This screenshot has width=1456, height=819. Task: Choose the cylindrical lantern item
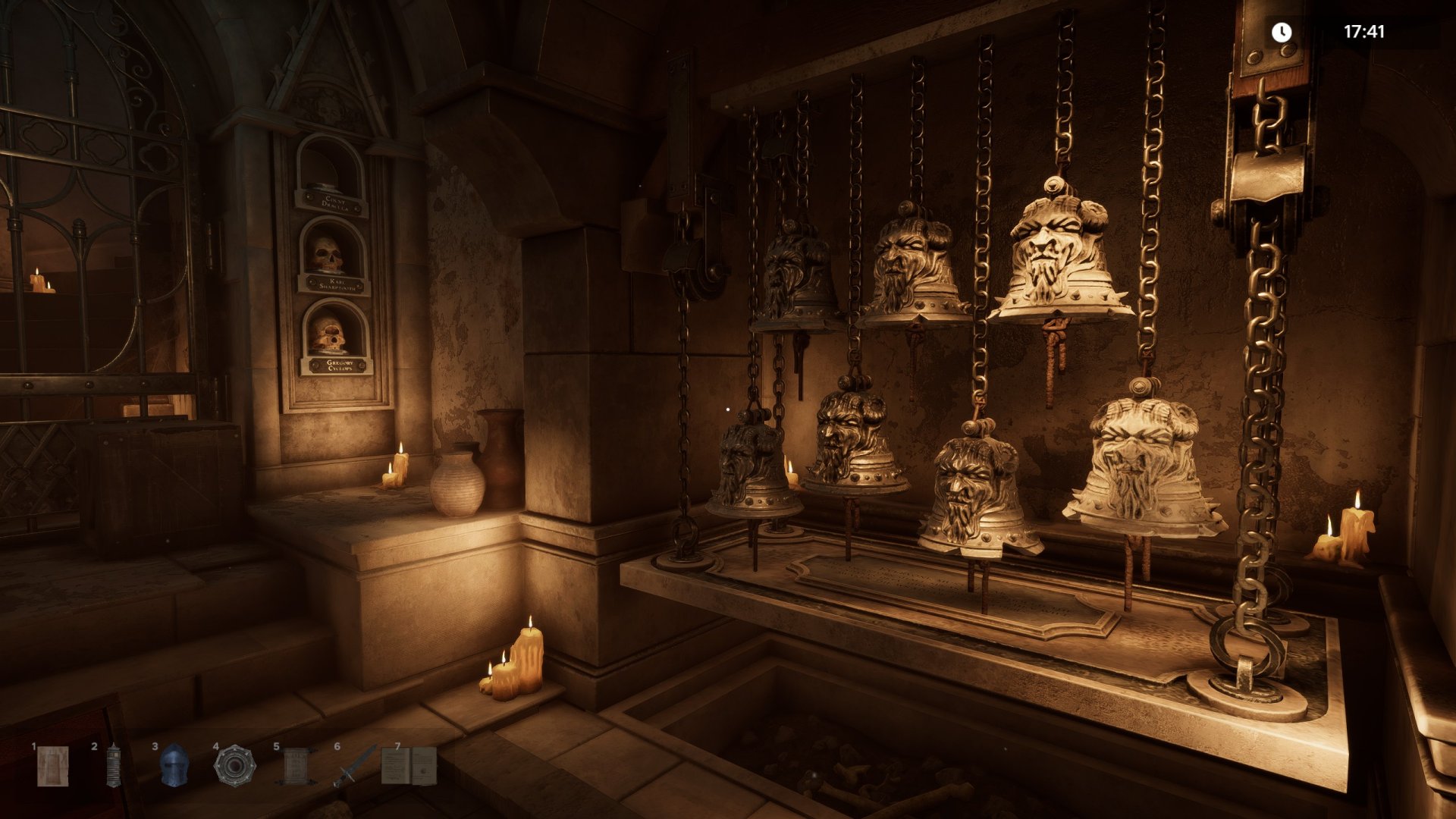pyautogui.click(x=113, y=766)
